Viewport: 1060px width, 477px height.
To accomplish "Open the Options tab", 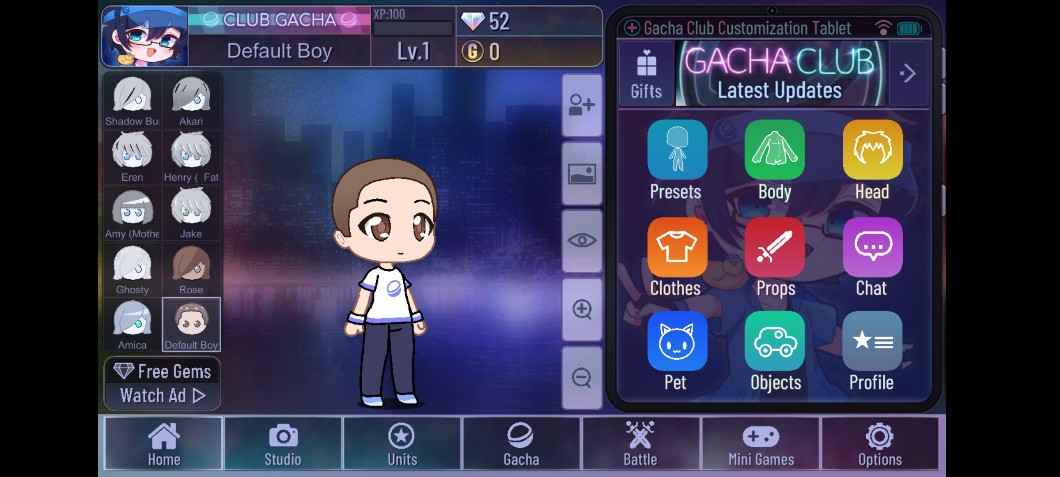I will [880, 444].
